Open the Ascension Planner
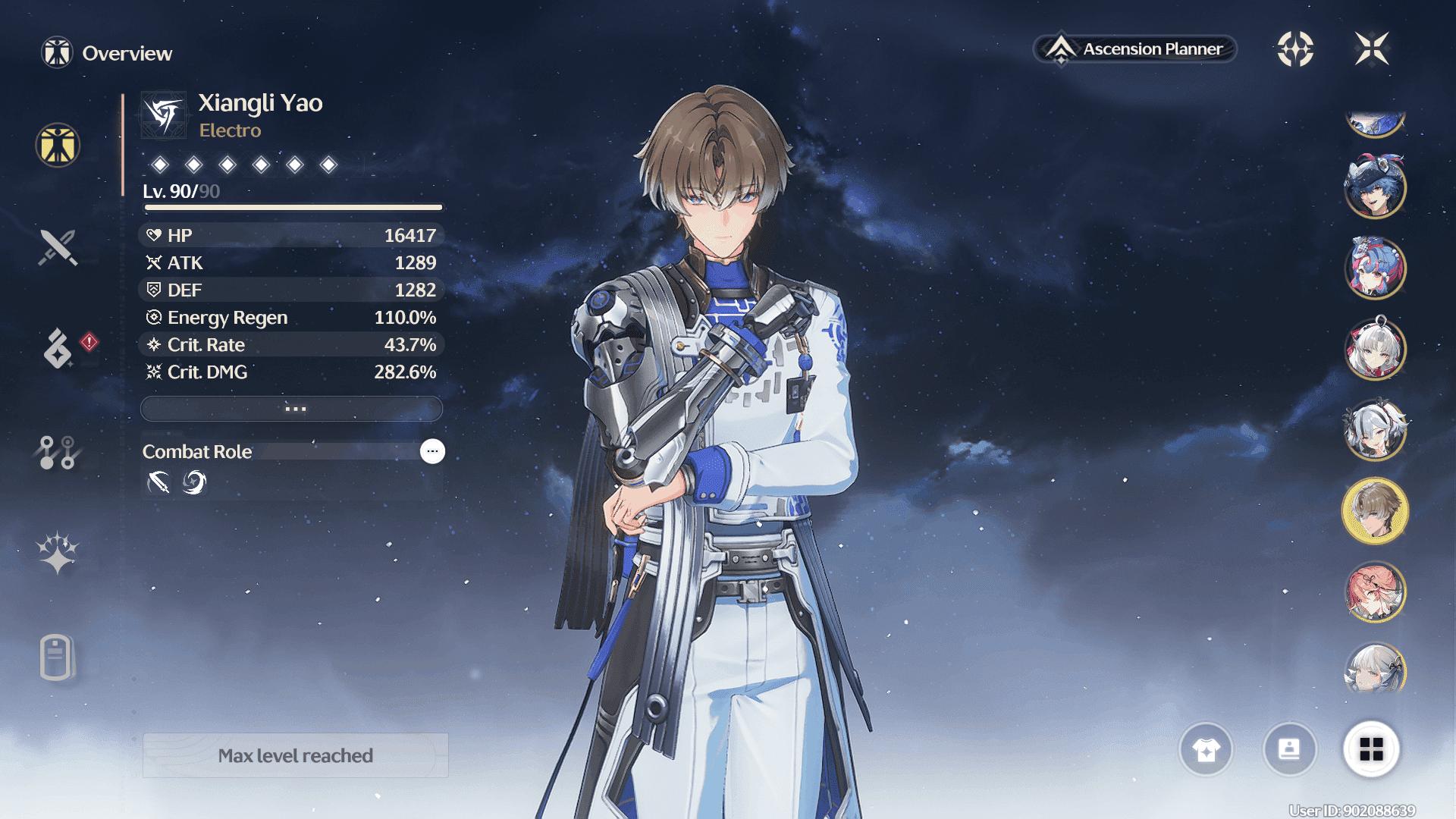Image resolution: width=1456 pixels, height=819 pixels. [1135, 49]
